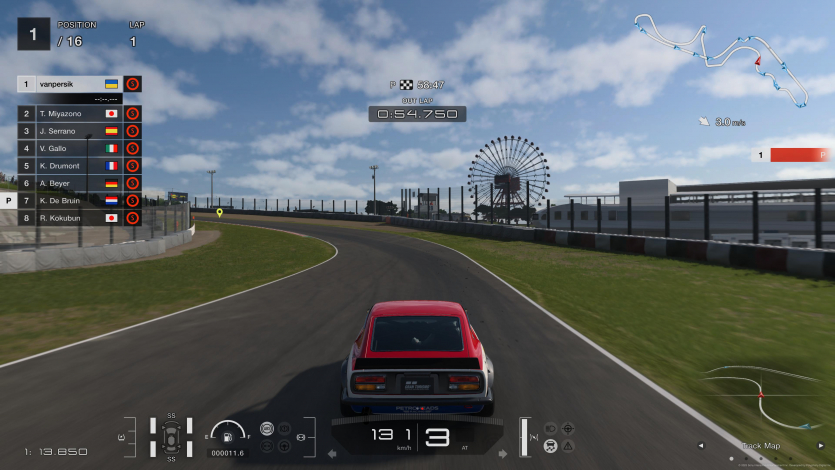
Task: Choose J. Serrano's leaderboard row
Action: pos(70,131)
